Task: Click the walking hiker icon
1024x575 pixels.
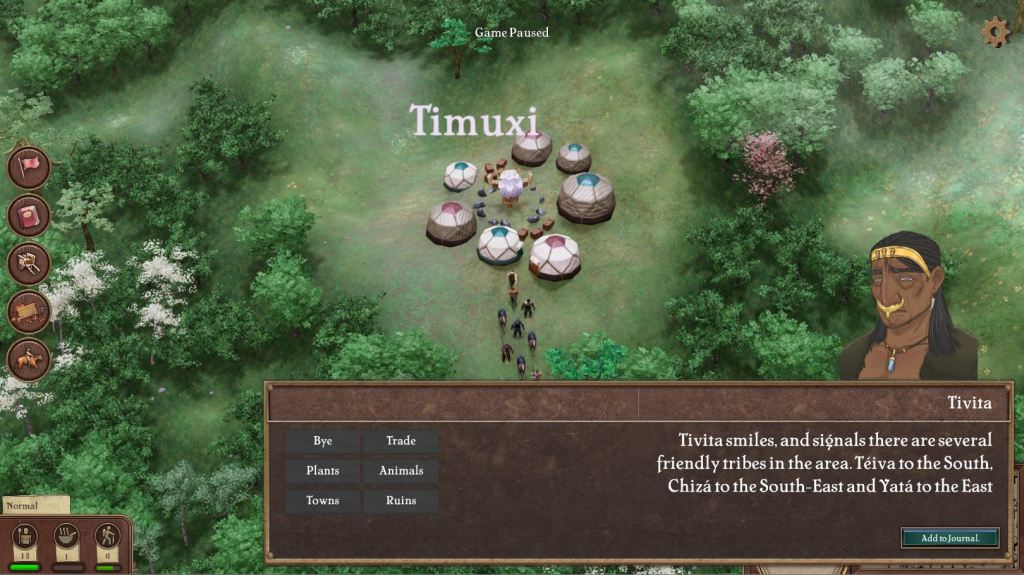Action: (x=108, y=537)
